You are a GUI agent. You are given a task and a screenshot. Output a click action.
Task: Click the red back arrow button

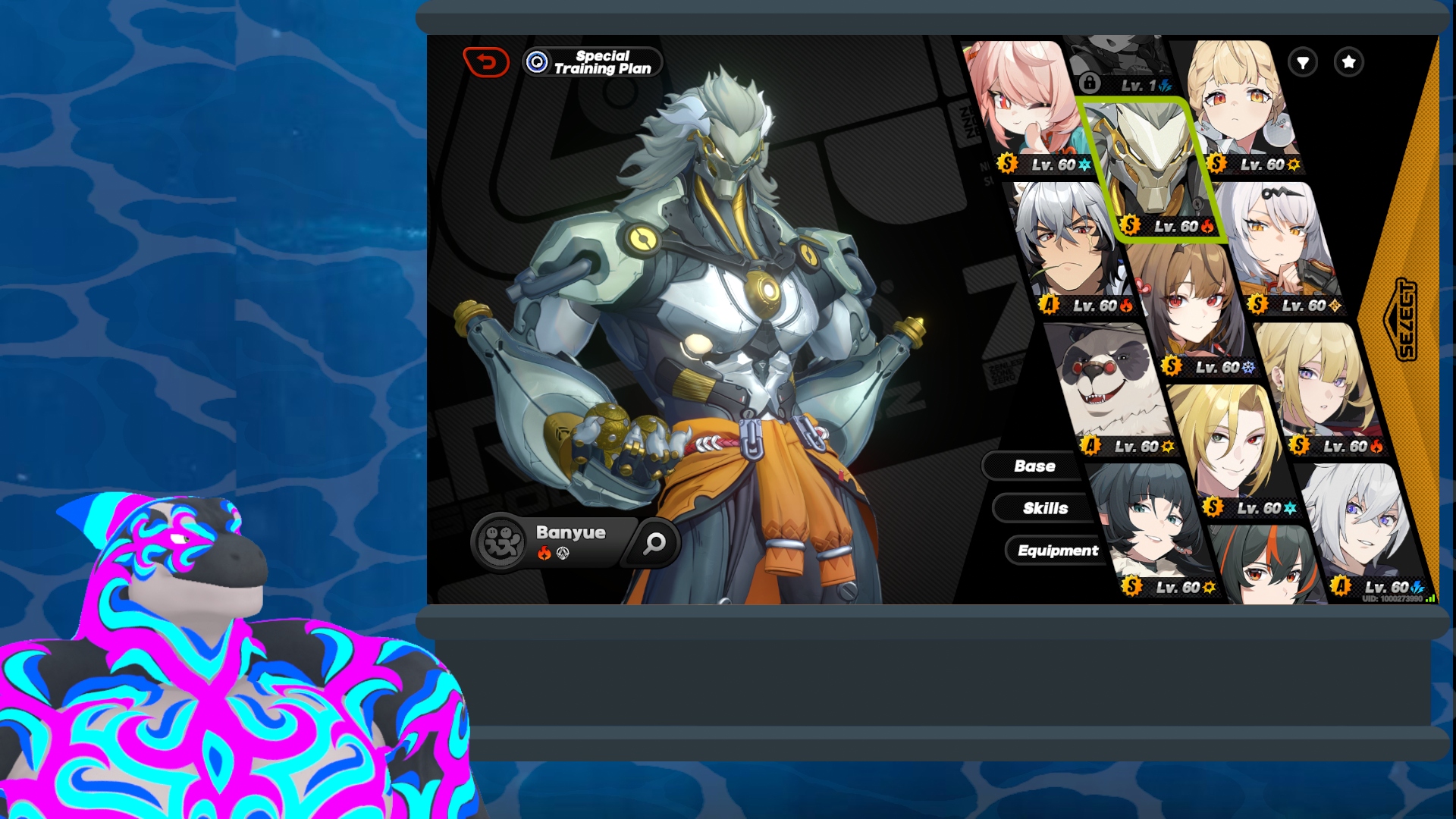[x=486, y=62]
